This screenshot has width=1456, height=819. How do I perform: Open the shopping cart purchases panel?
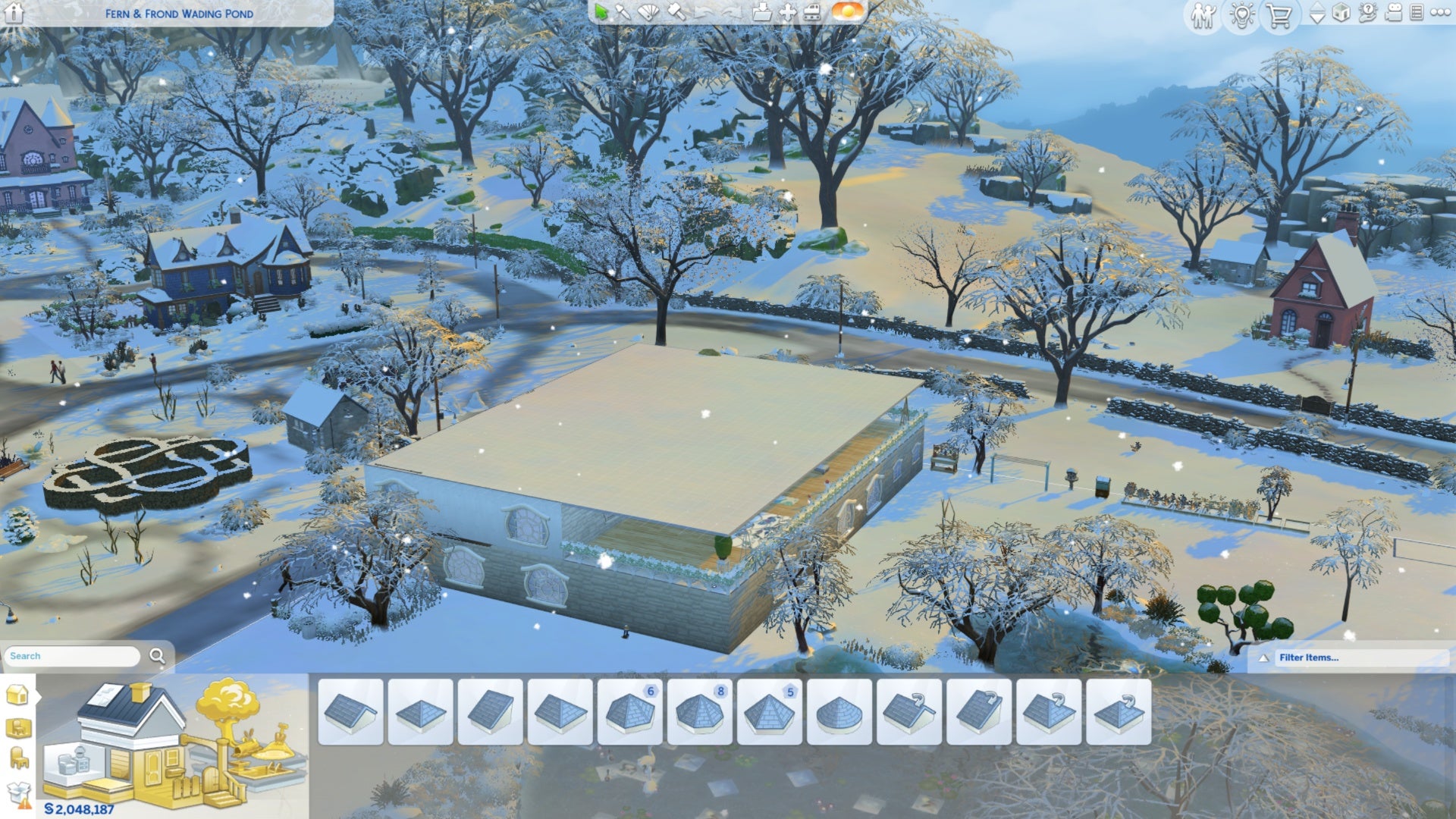click(1279, 16)
